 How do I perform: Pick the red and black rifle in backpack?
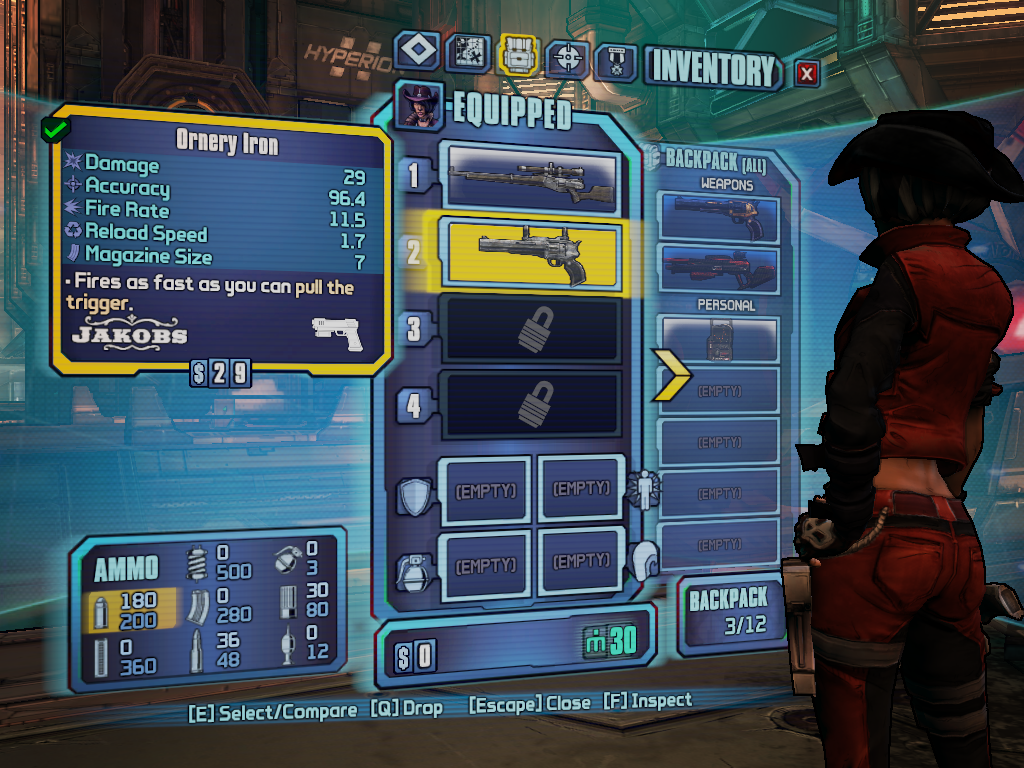(719, 268)
